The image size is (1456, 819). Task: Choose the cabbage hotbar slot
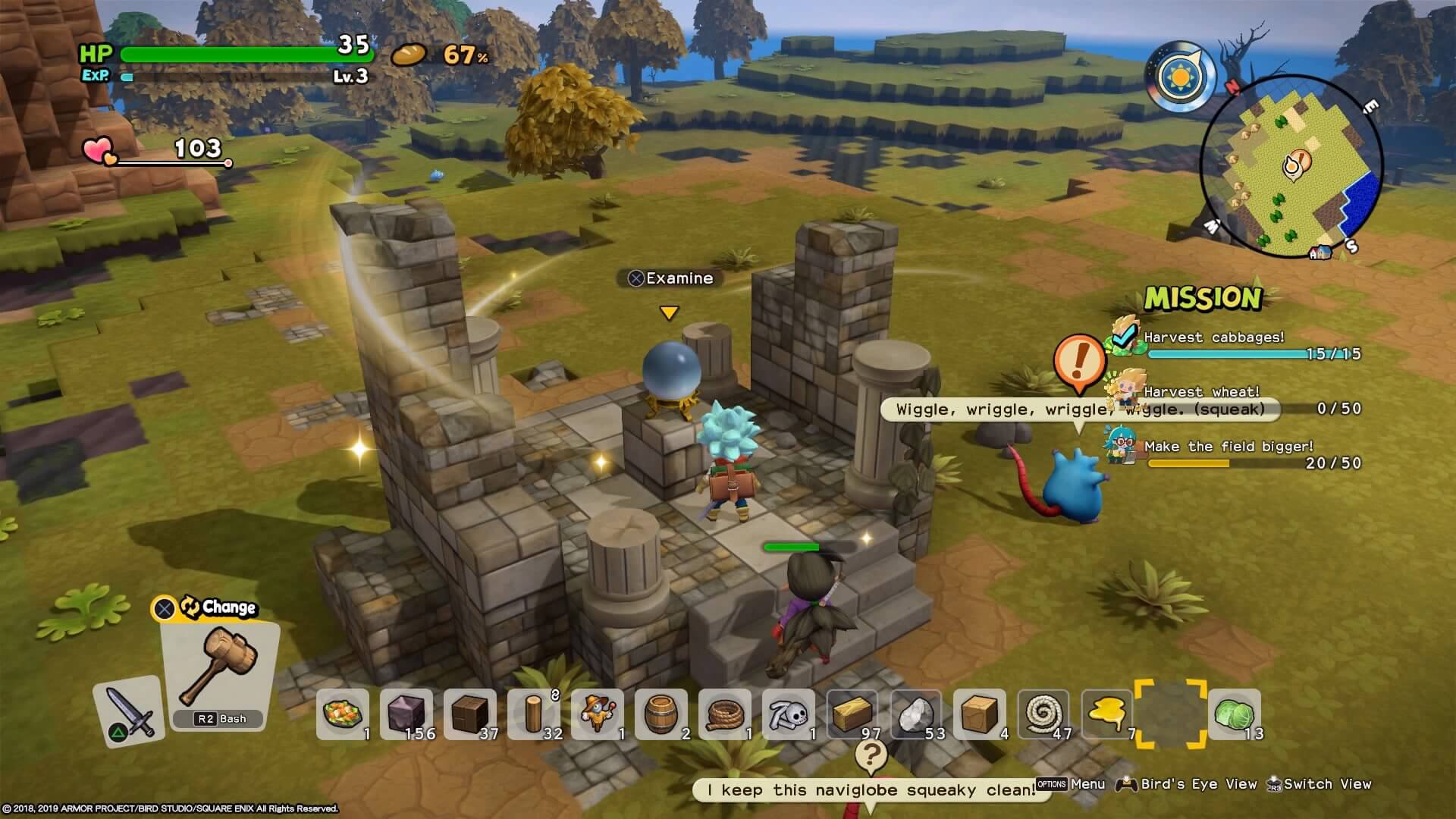tap(1235, 714)
